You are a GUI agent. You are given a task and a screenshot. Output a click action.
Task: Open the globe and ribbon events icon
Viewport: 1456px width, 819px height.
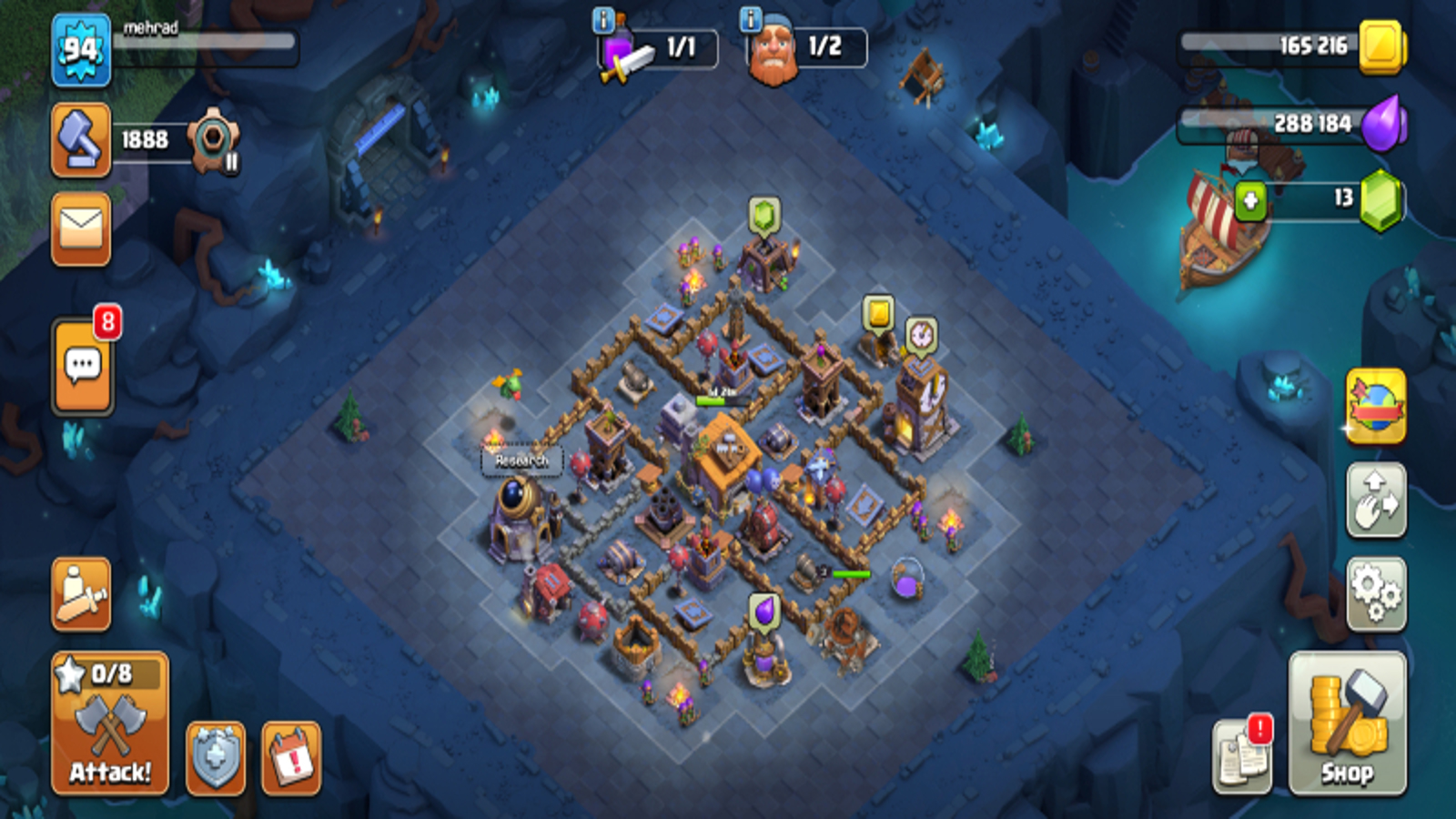(1376, 407)
